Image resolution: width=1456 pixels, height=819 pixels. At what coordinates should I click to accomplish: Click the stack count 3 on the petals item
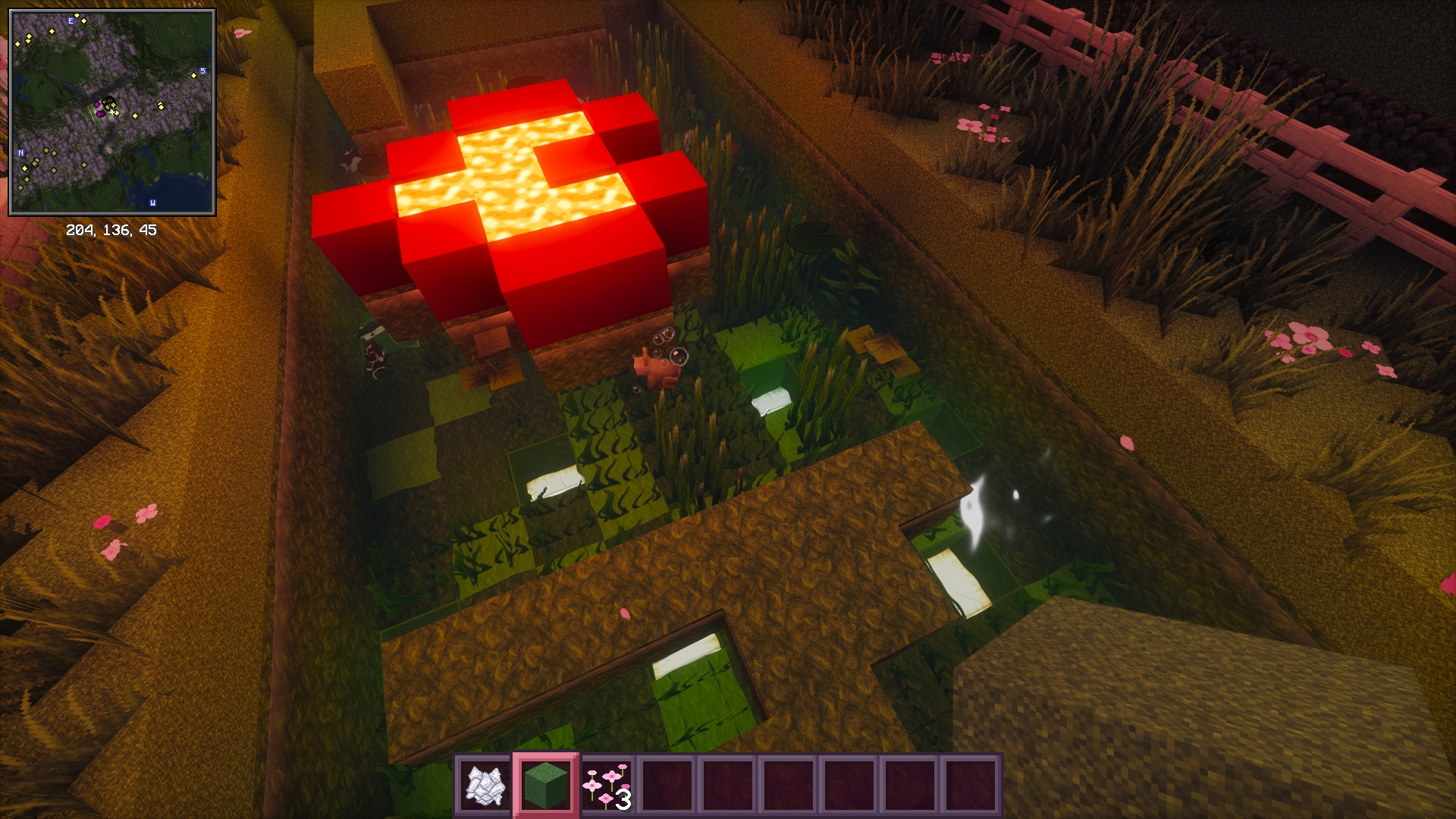tap(622, 800)
